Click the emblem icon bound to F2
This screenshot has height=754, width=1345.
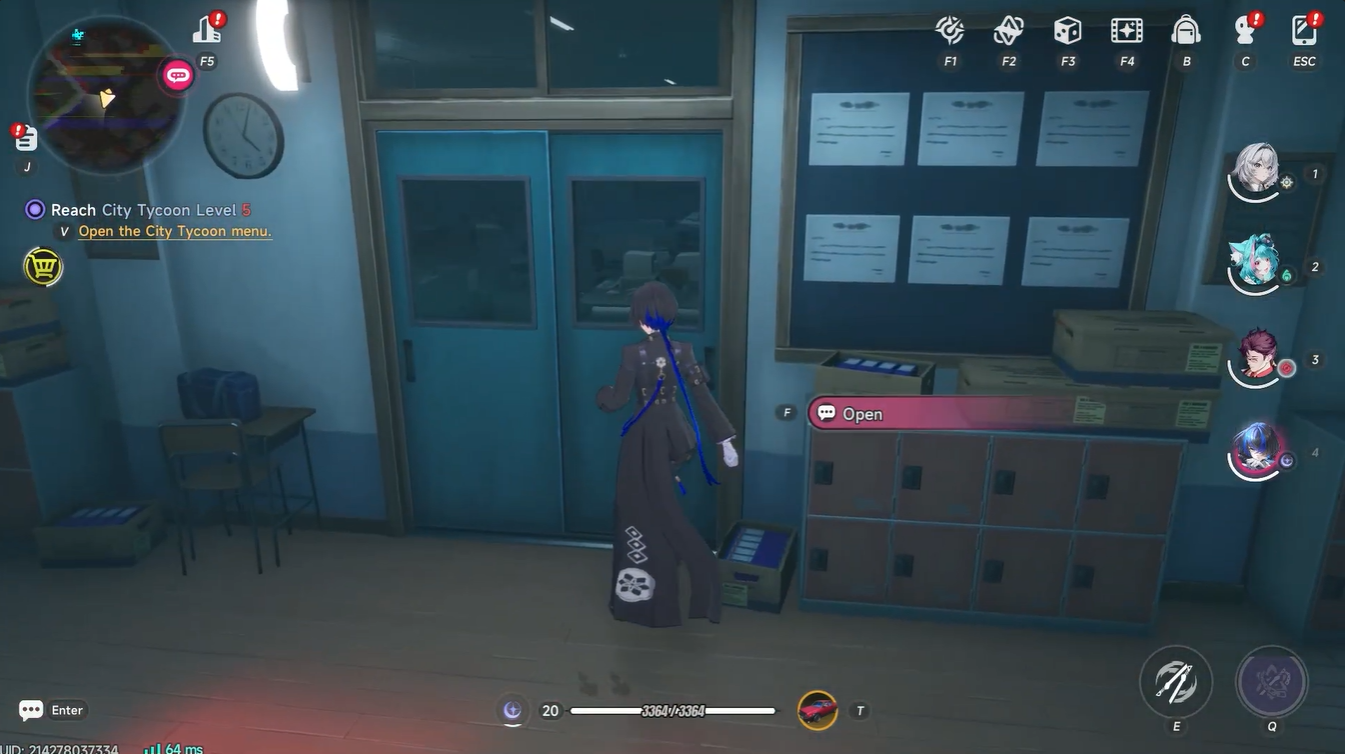point(1007,31)
